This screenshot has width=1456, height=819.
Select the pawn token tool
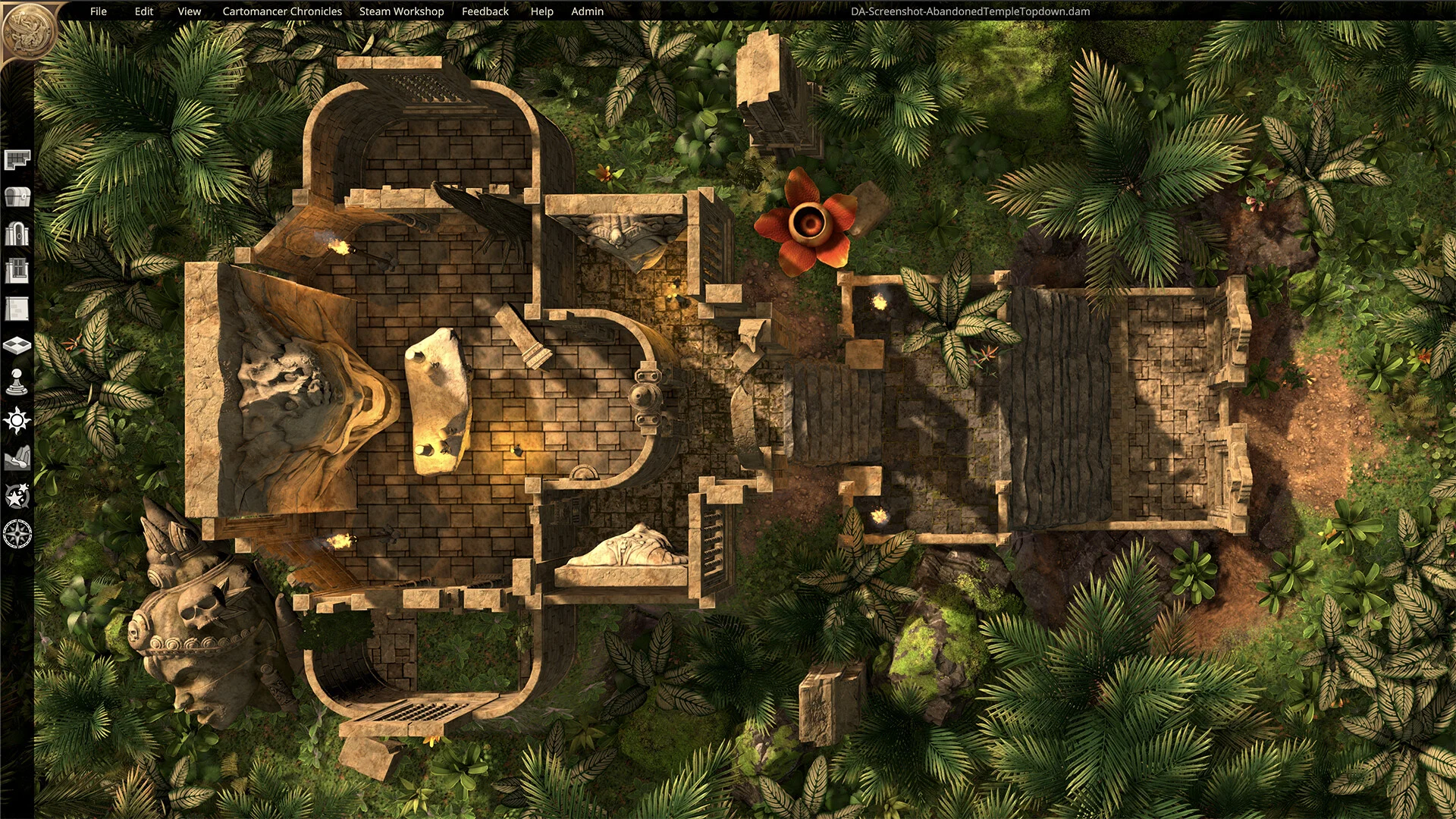[x=17, y=383]
